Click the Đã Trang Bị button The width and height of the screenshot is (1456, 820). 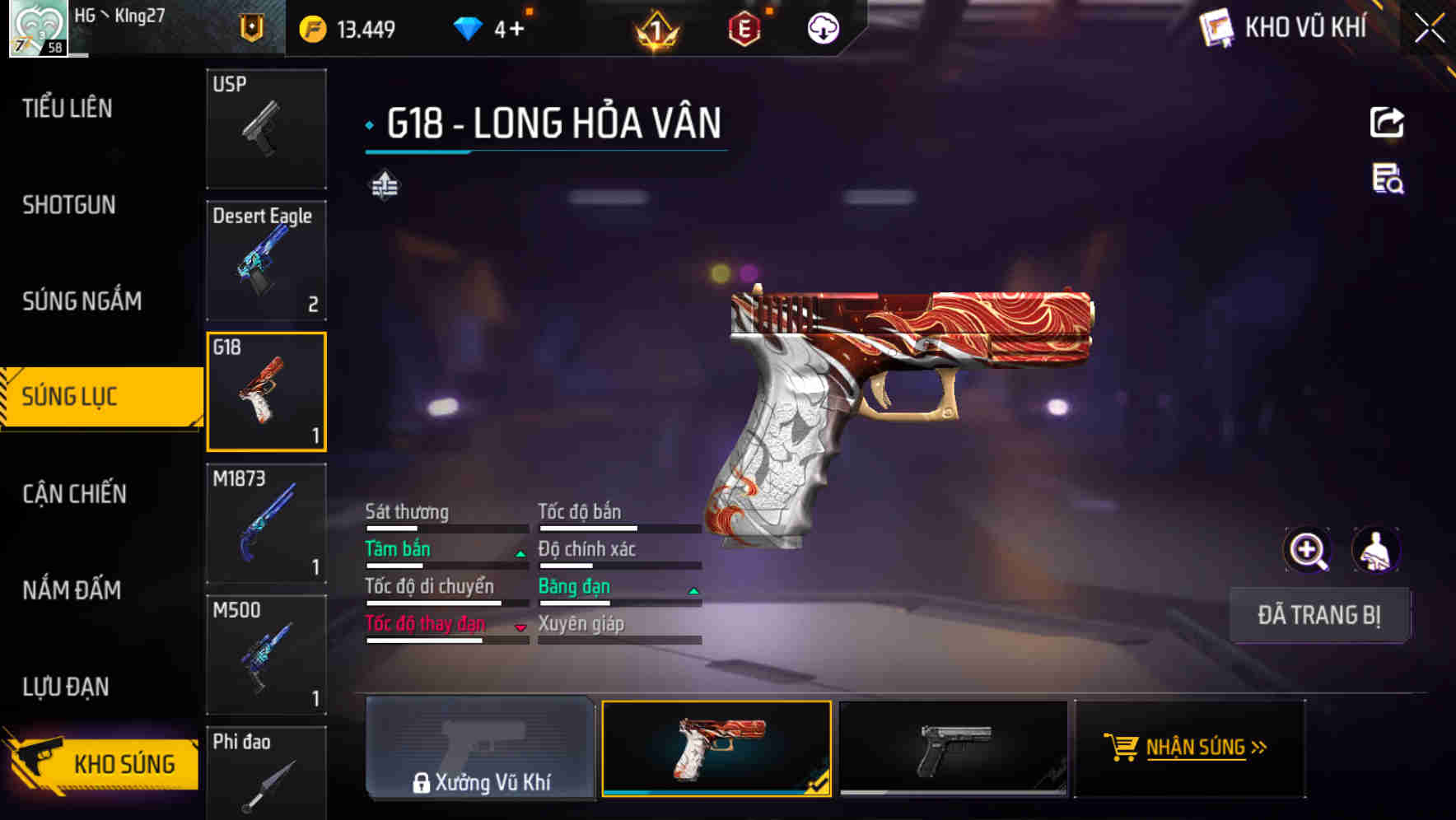click(x=1319, y=615)
